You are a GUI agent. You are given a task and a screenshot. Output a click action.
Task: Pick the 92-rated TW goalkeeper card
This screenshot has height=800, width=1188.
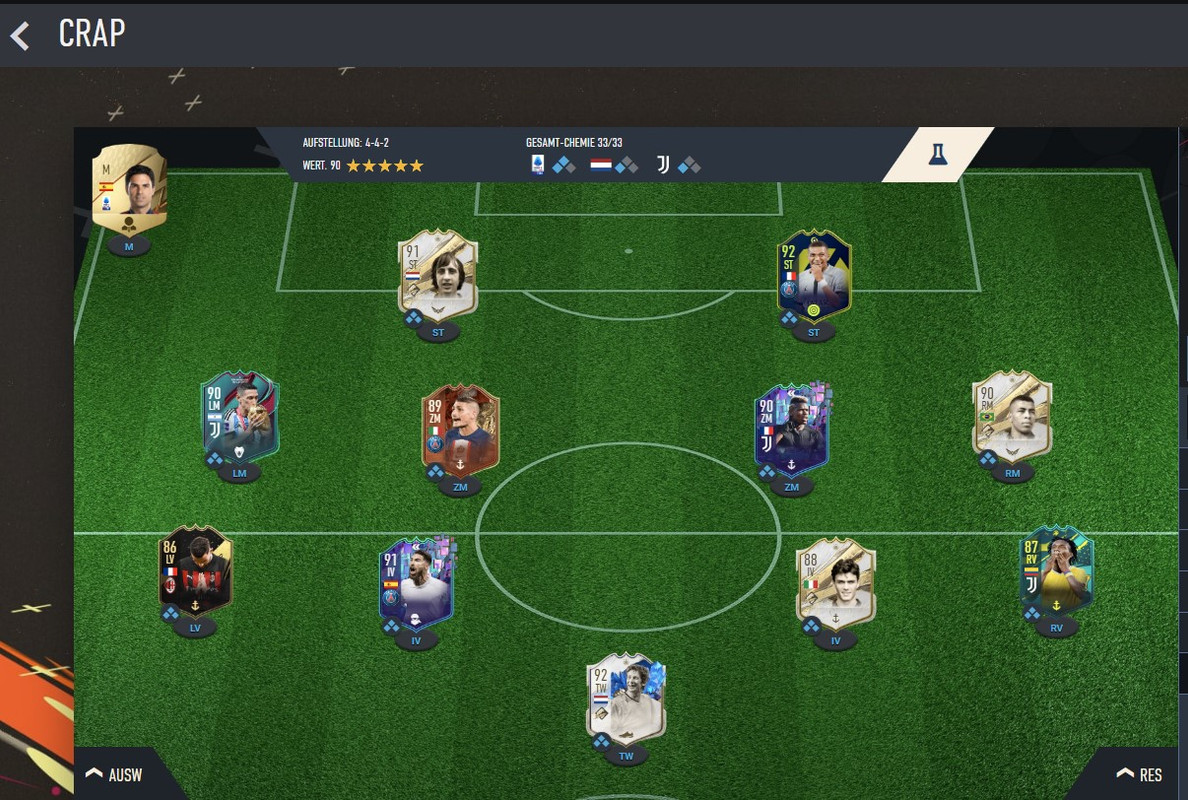coord(626,698)
